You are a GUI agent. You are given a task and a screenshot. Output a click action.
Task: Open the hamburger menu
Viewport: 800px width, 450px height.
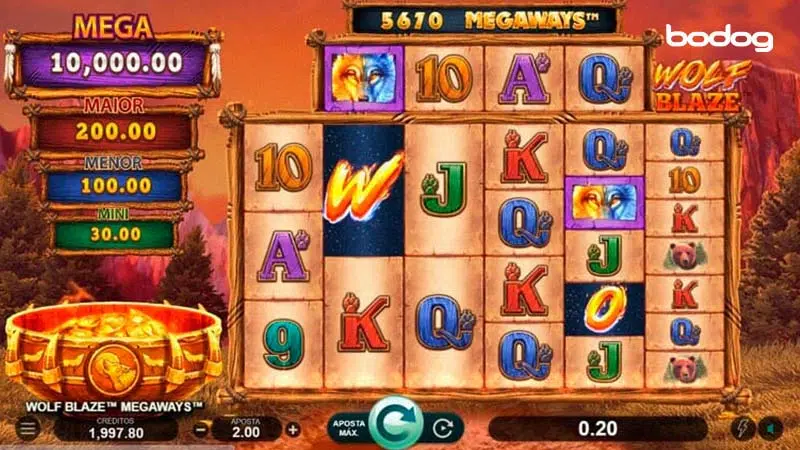pos(28,429)
